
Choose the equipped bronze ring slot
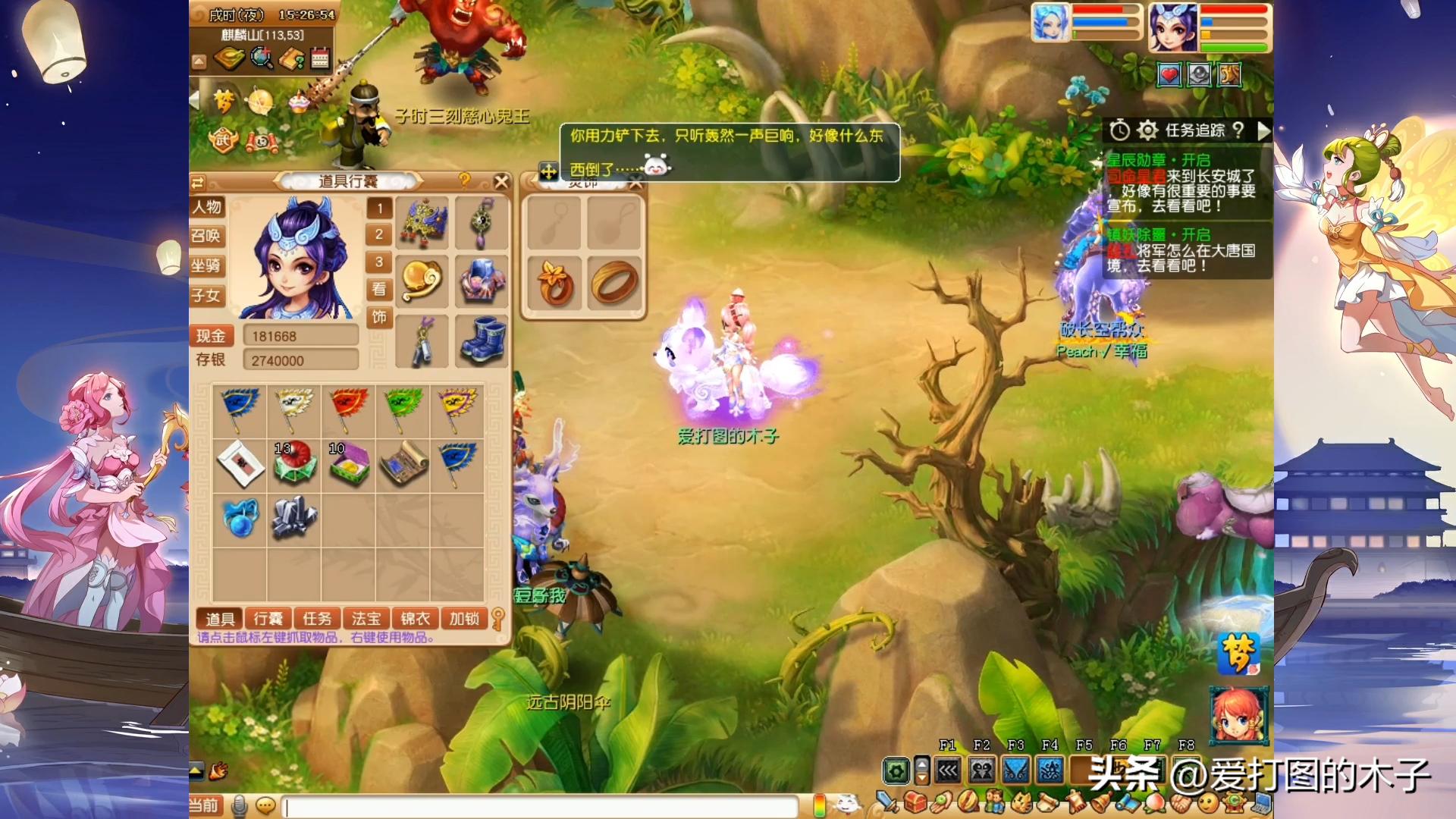(x=614, y=284)
